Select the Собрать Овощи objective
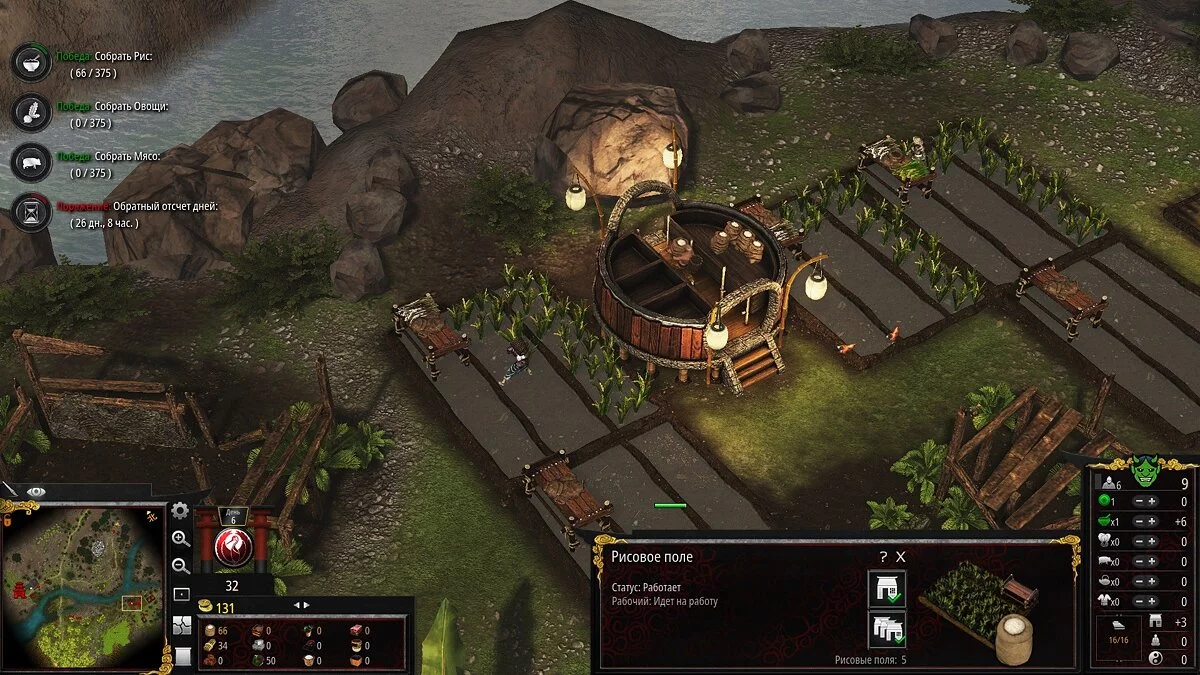 pos(29,110)
